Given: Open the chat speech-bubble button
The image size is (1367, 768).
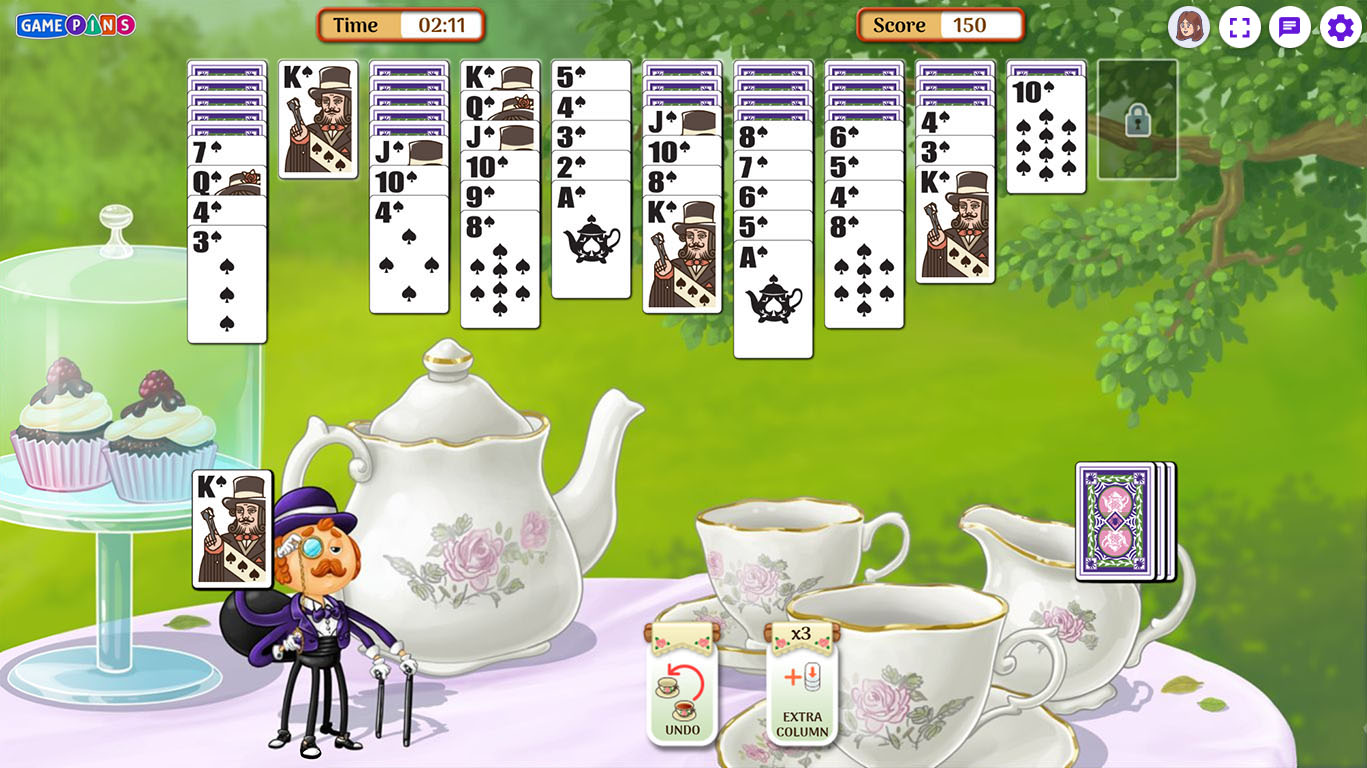Looking at the screenshot, I should (x=1290, y=27).
